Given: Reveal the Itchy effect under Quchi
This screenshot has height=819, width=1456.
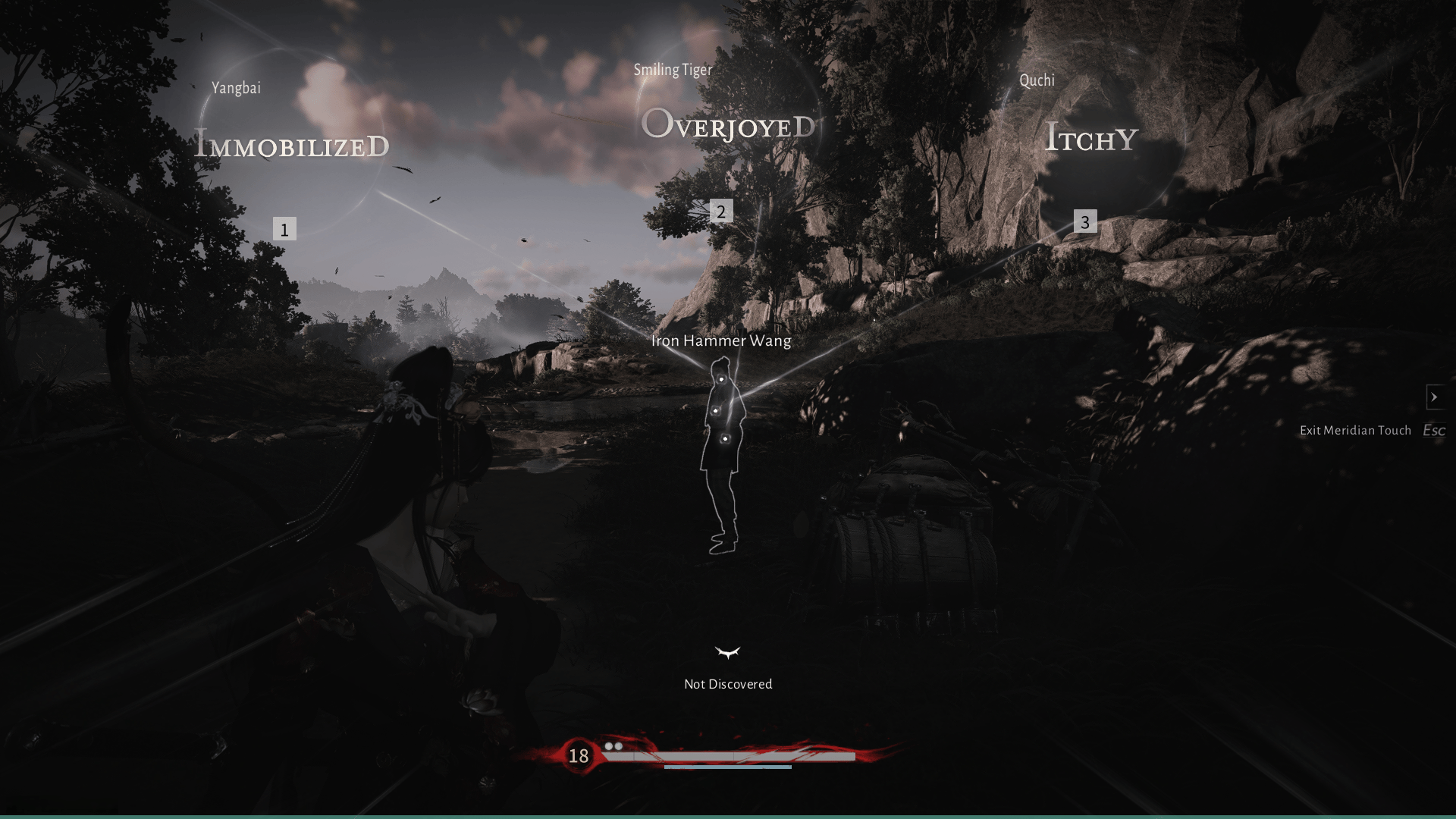Looking at the screenshot, I should [x=1090, y=139].
